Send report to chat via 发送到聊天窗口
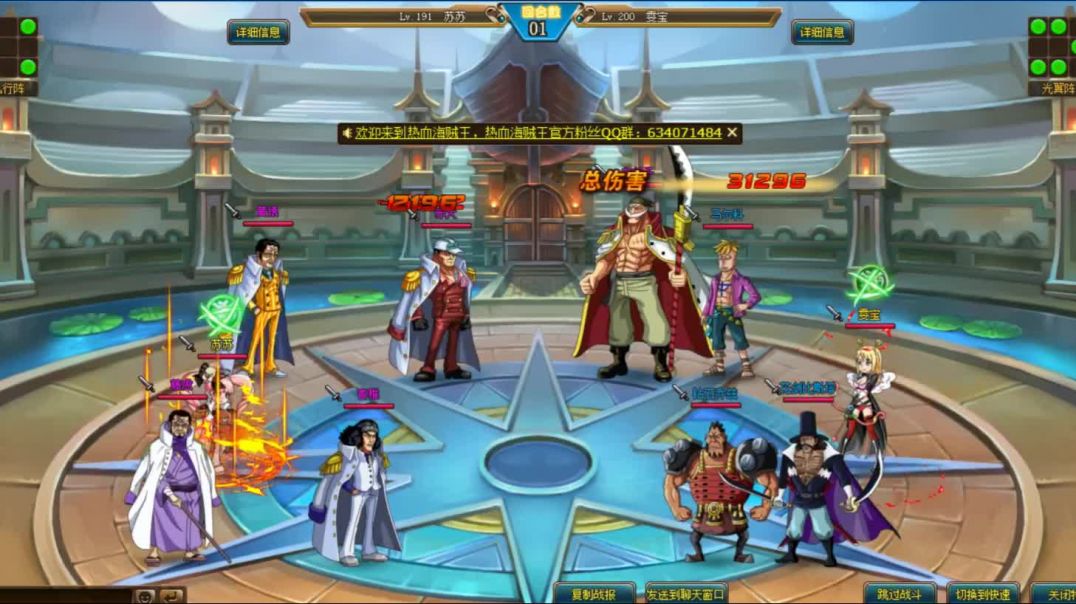Image resolution: width=1076 pixels, height=604 pixels. click(x=686, y=594)
